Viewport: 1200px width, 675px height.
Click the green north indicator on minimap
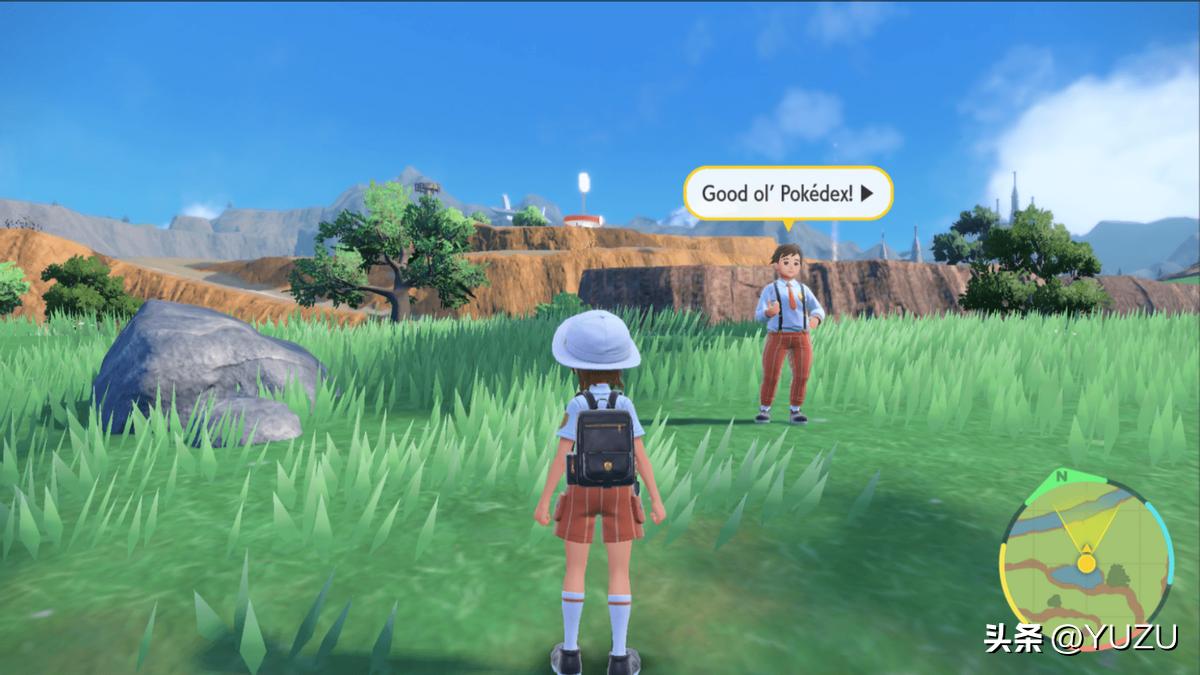[x=1060, y=475]
